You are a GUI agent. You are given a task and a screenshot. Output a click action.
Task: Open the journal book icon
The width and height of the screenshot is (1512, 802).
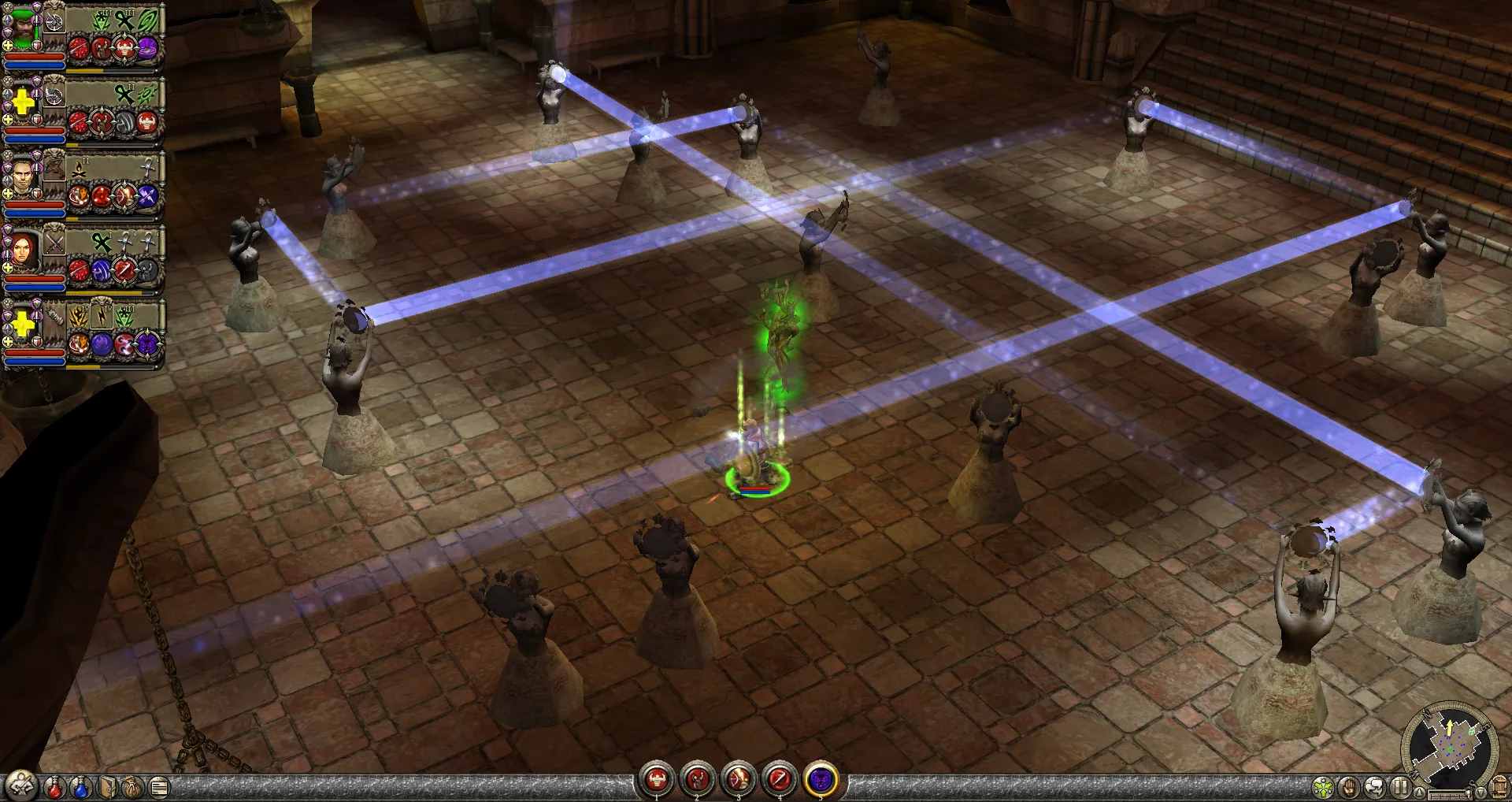pyautogui.click(x=107, y=787)
